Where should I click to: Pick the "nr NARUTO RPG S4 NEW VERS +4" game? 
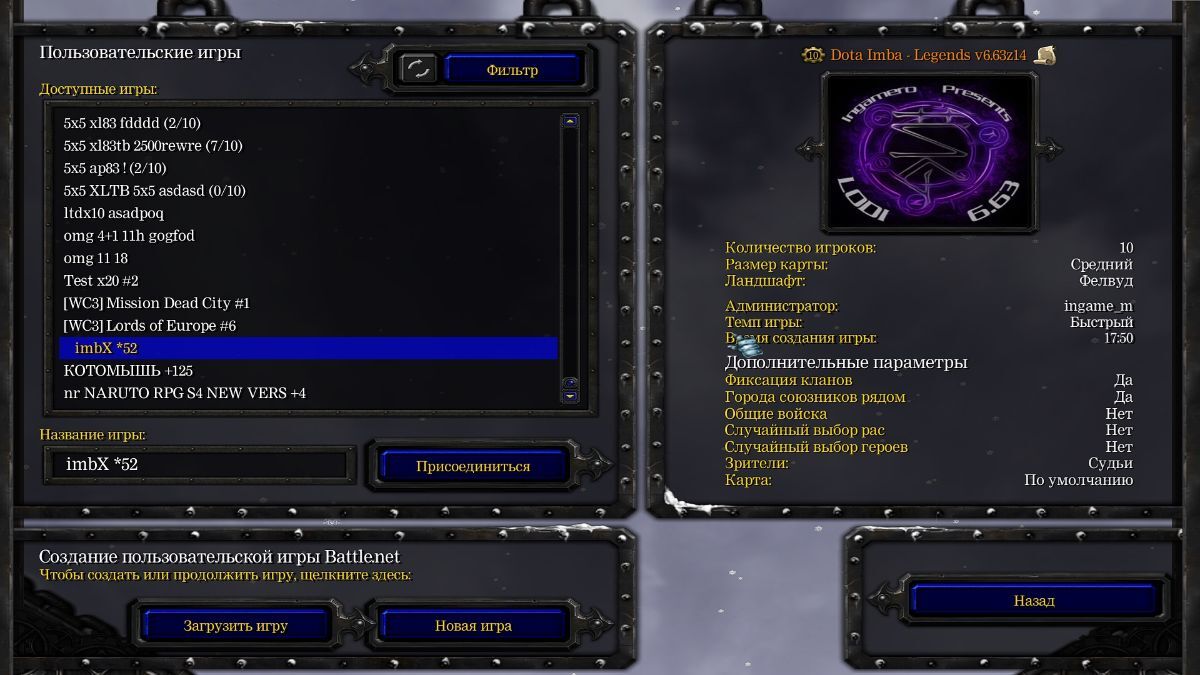click(184, 393)
